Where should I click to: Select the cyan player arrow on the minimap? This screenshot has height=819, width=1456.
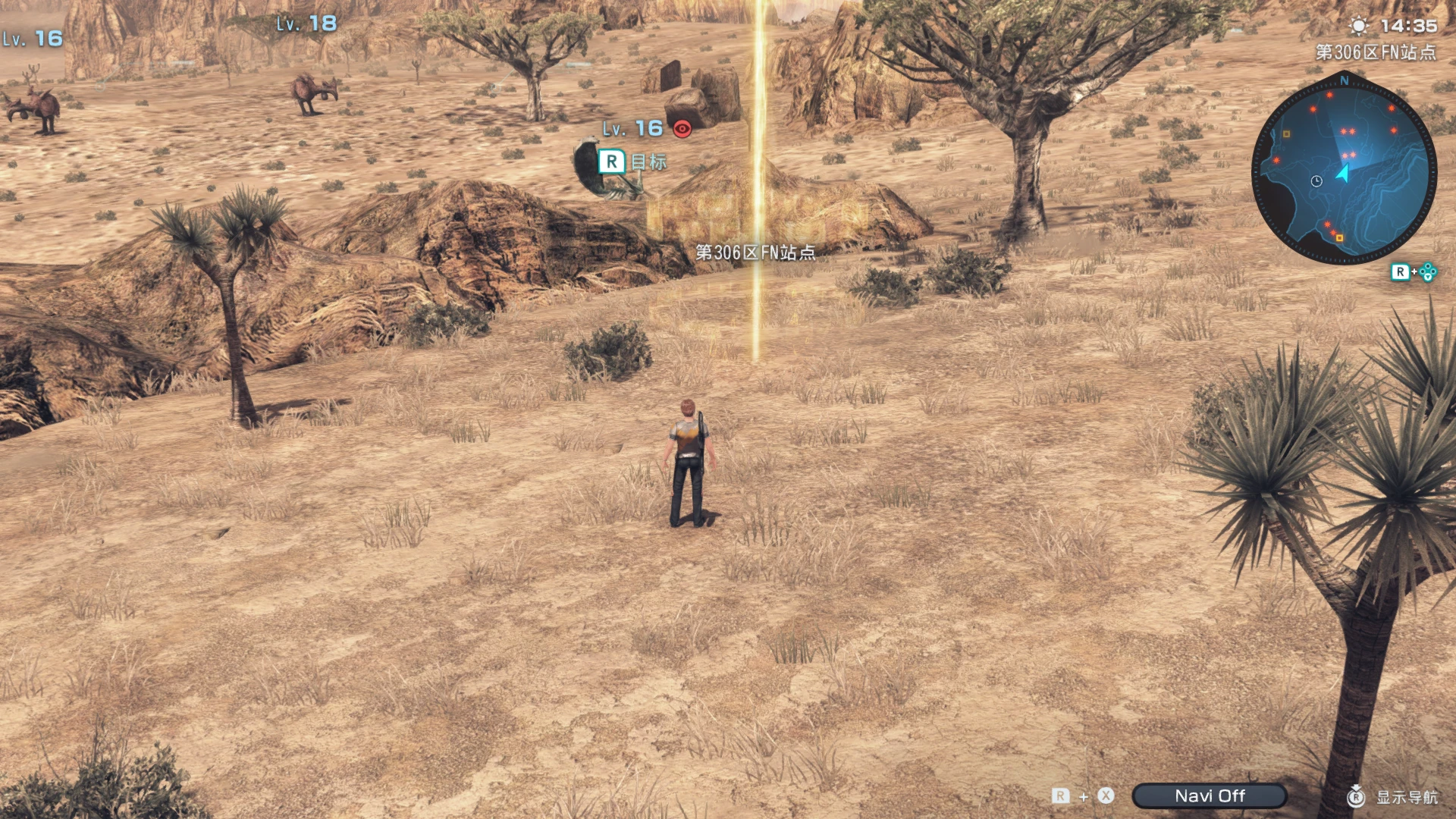(x=1344, y=174)
